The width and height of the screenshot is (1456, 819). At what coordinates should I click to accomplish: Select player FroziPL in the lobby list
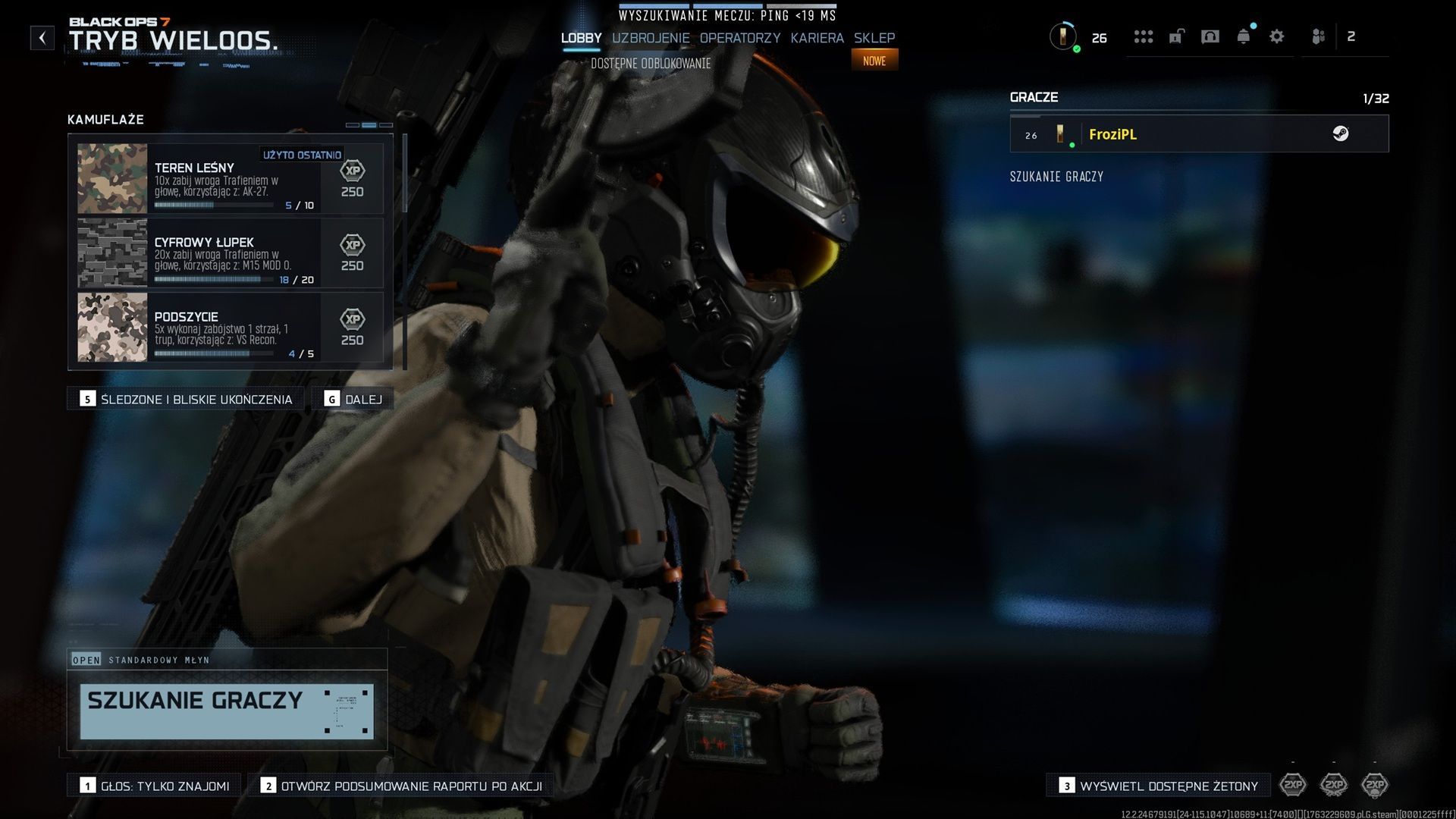[1199, 134]
